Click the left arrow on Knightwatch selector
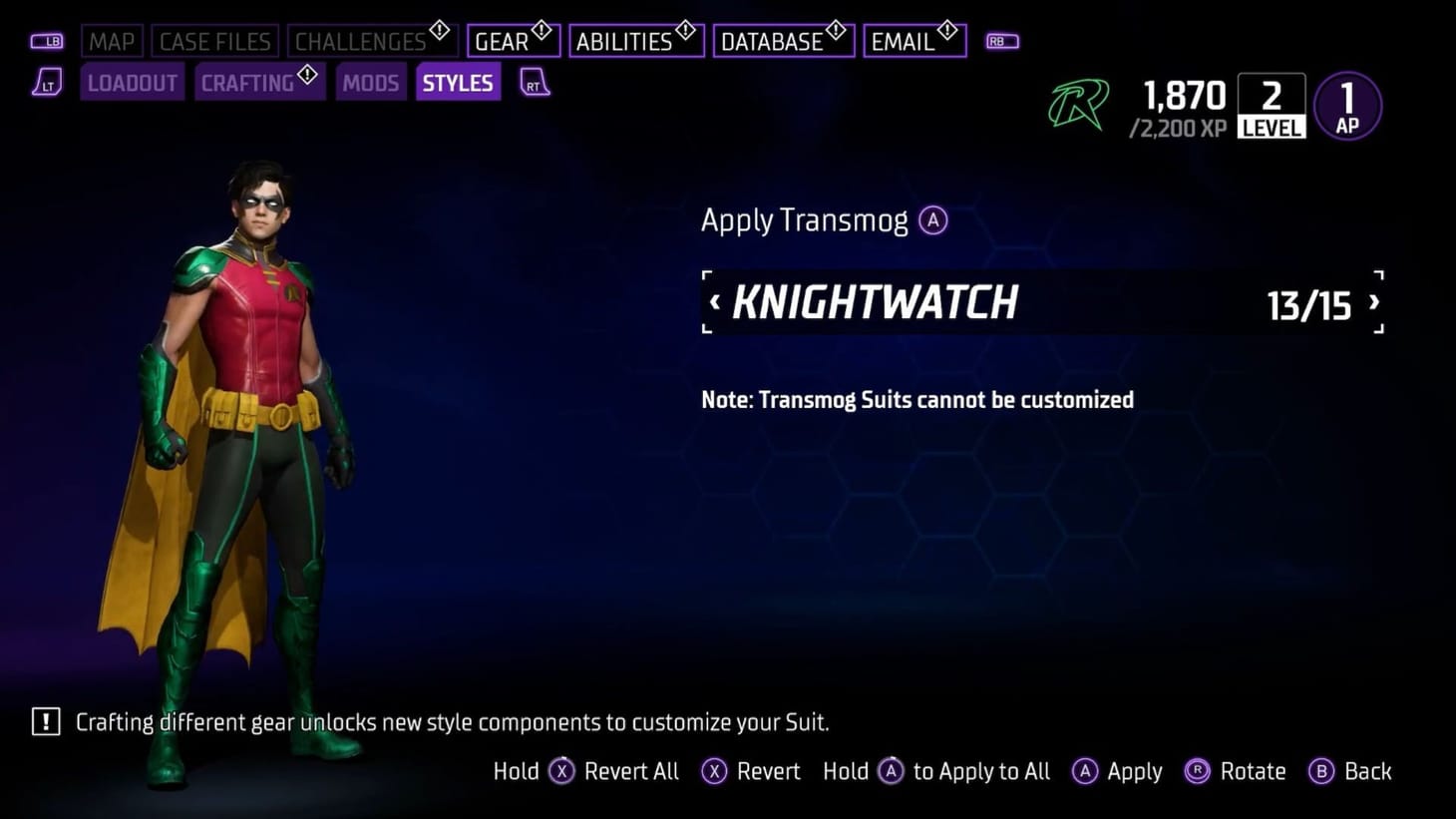This screenshot has width=1456, height=819. pos(715,302)
